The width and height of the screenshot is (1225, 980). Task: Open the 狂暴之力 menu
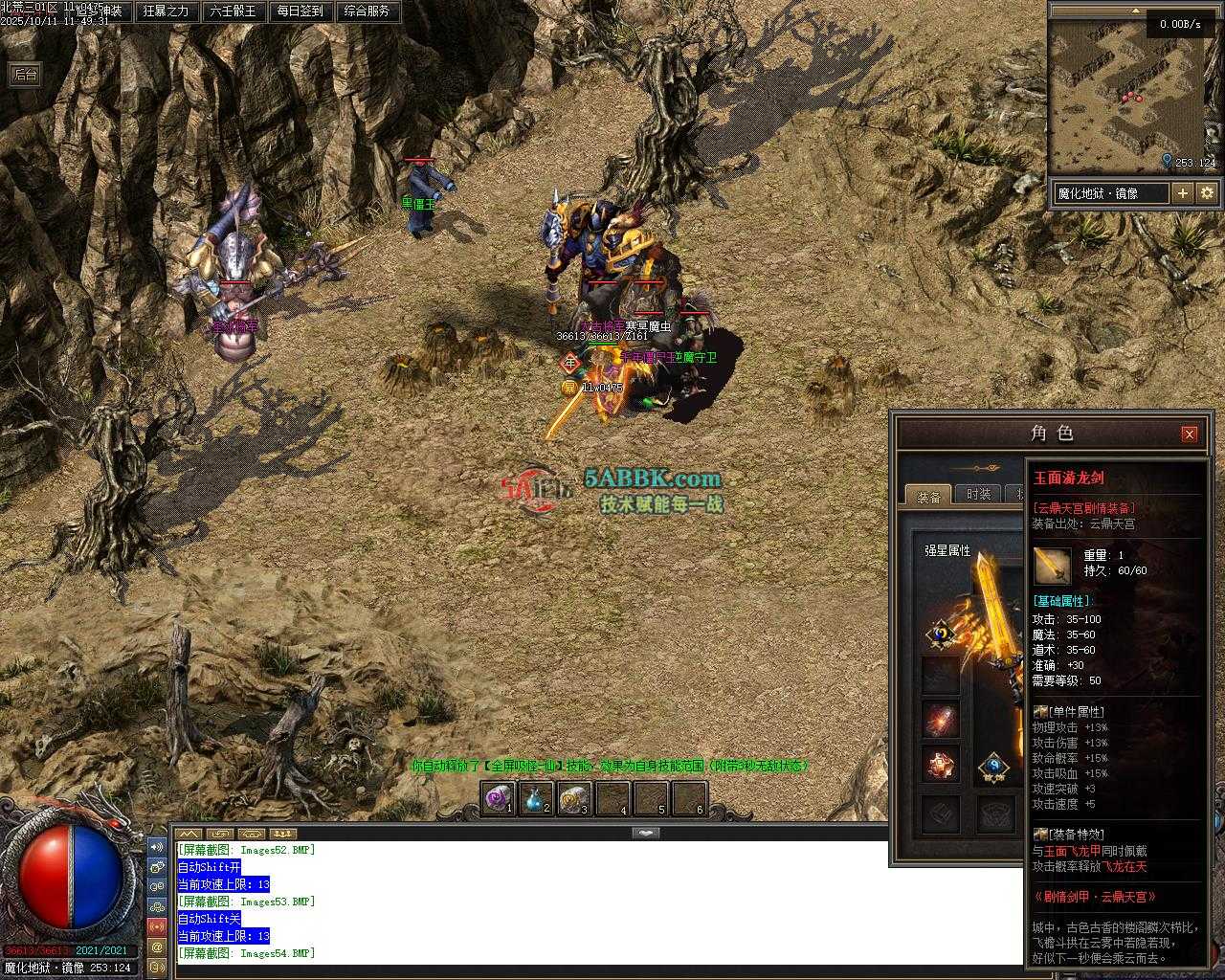point(167,11)
